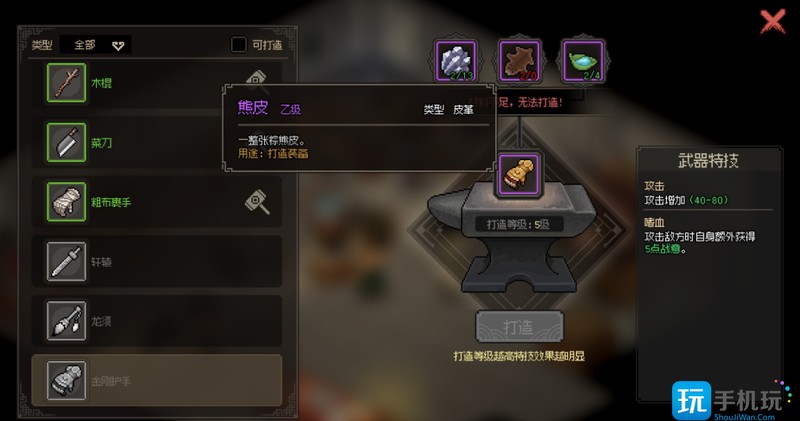The image size is (800, 421).
Task: Click the 打造 forge button
Action: (x=519, y=328)
